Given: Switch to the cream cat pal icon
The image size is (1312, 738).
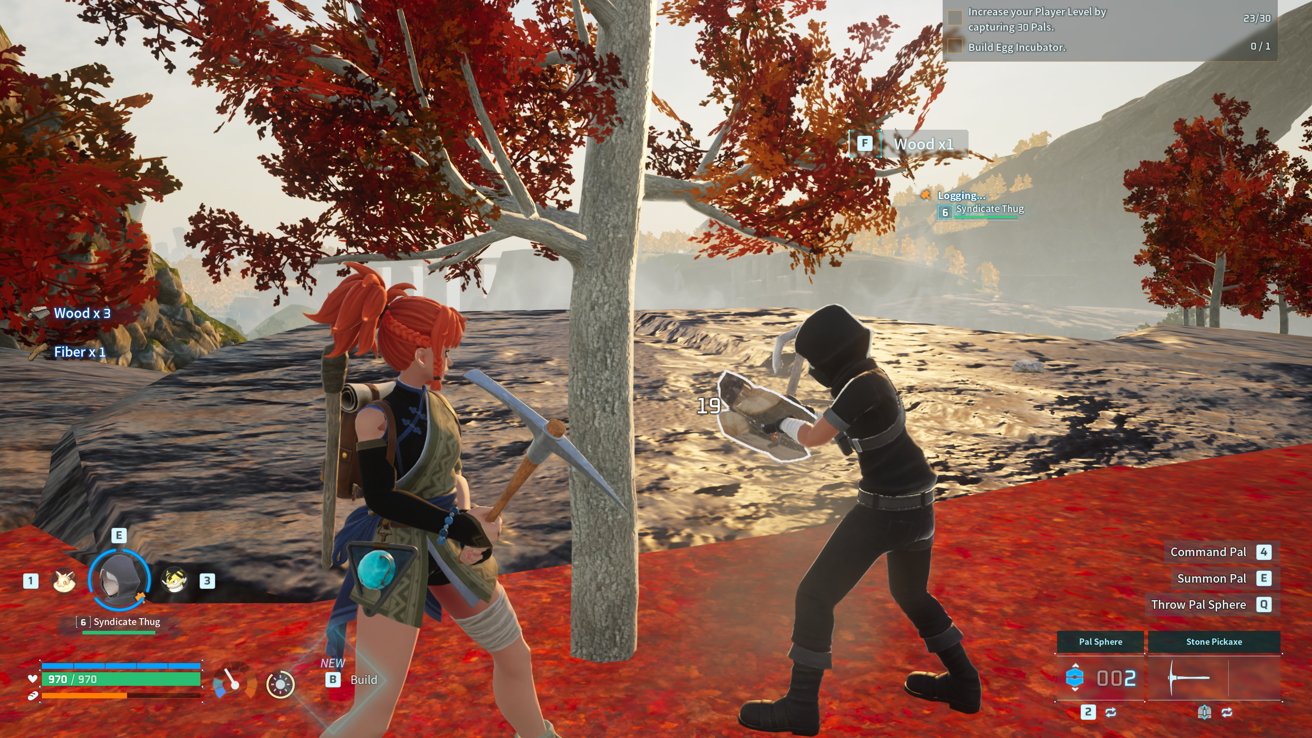Looking at the screenshot, I should click(66, 580).
